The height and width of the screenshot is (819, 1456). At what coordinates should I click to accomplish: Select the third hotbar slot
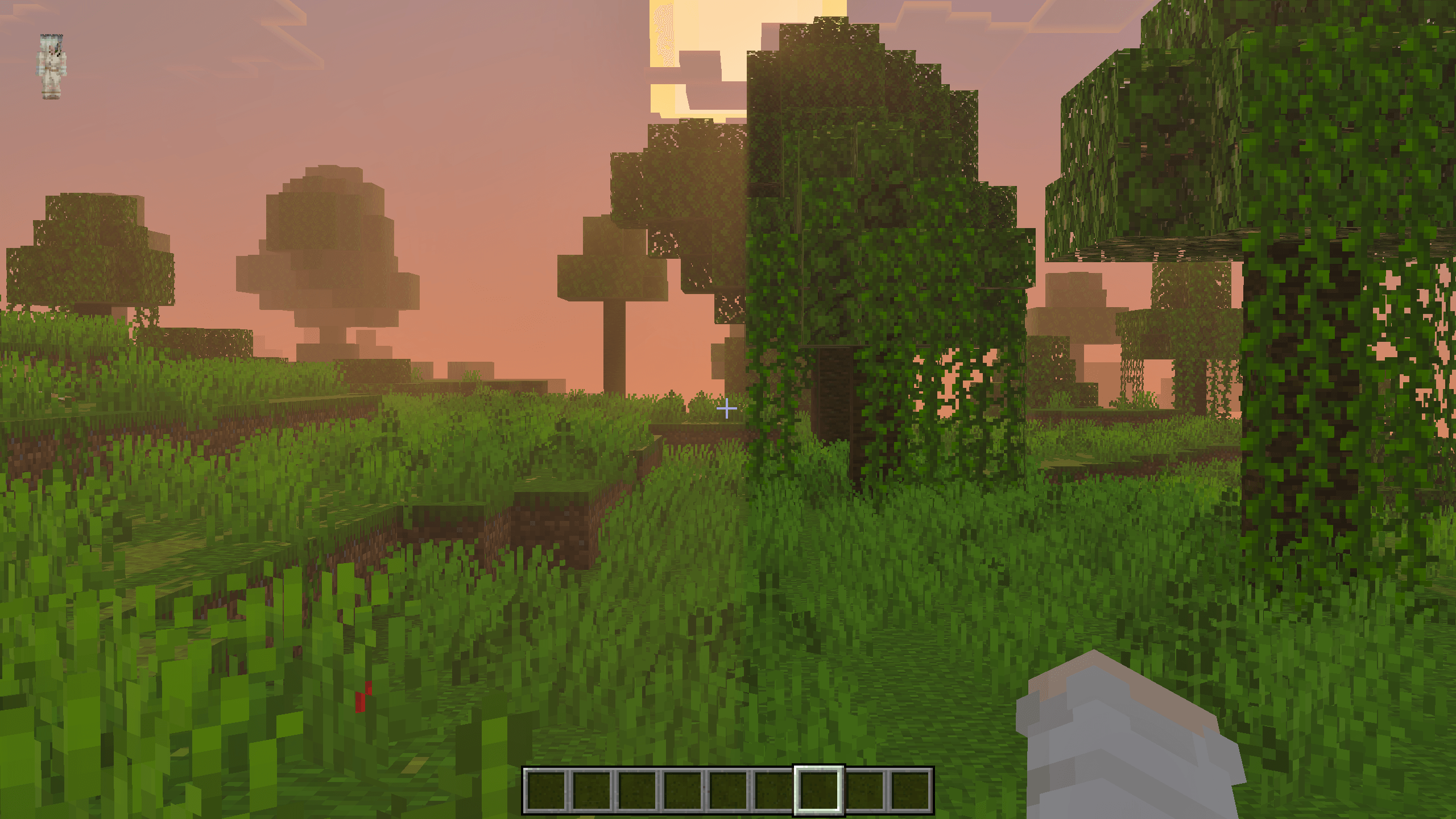tap(637, 791)
